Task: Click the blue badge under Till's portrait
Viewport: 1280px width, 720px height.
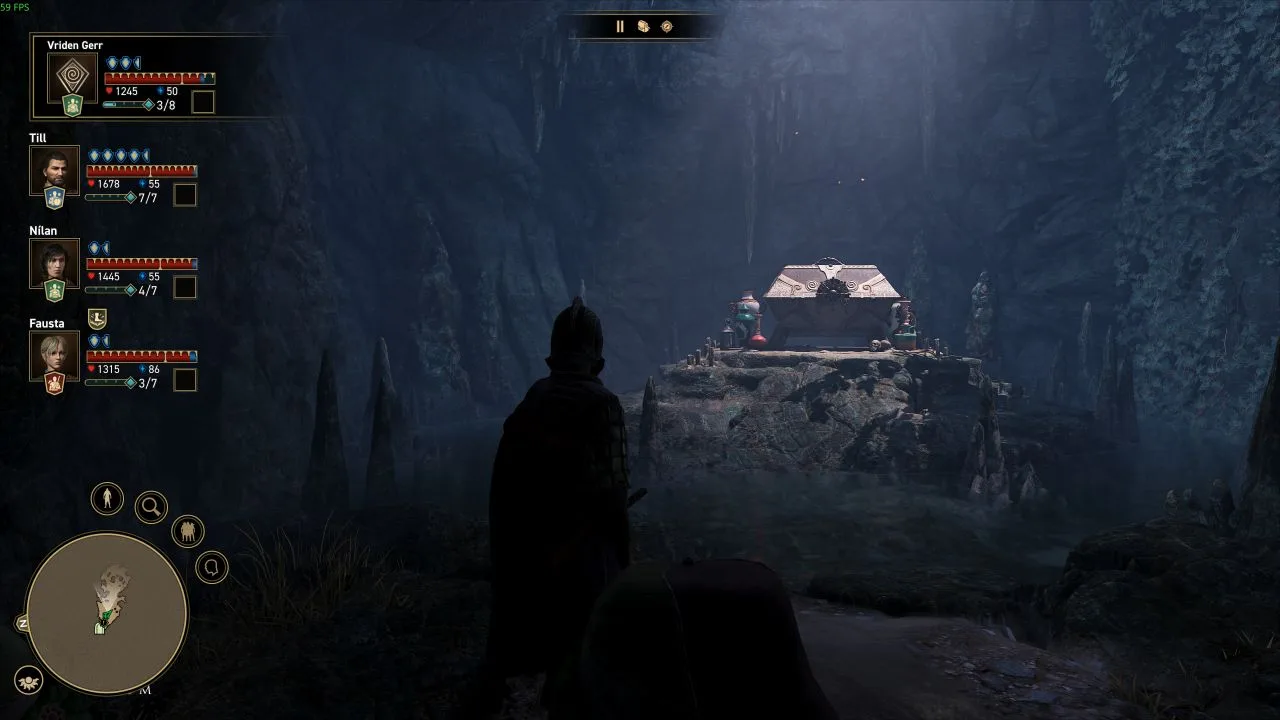Action: tap(54, 198)
